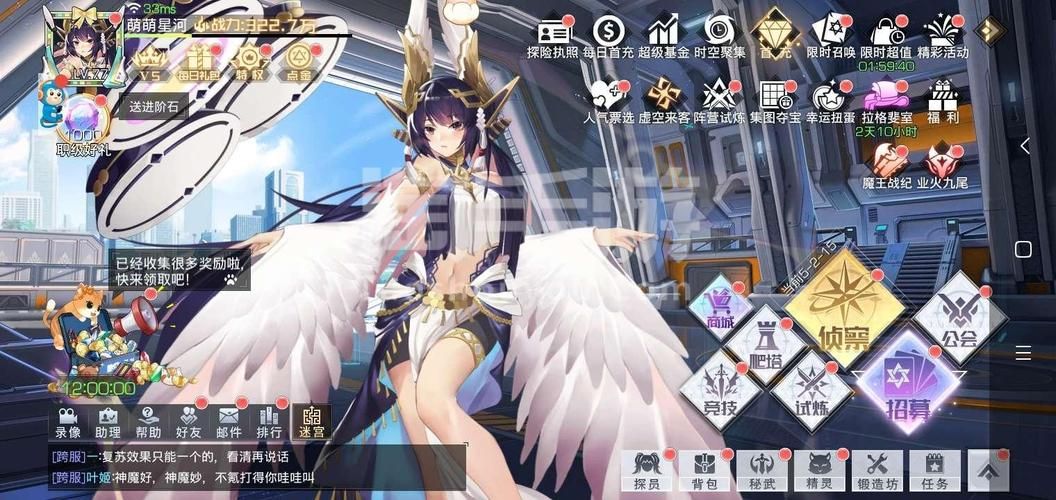Open the 福利 welfare gift box
This screenshot has width=1056, height=500.
942,102
